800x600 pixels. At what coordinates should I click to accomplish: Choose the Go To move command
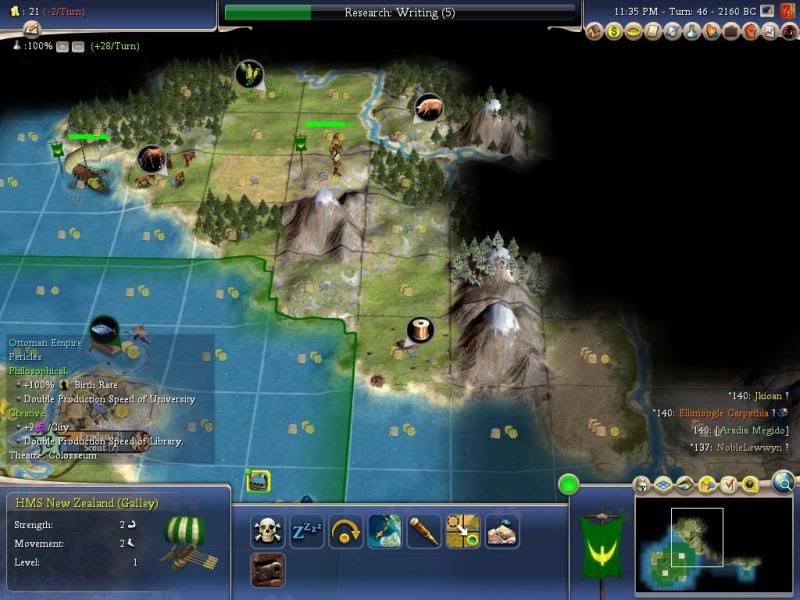point(463,531)
